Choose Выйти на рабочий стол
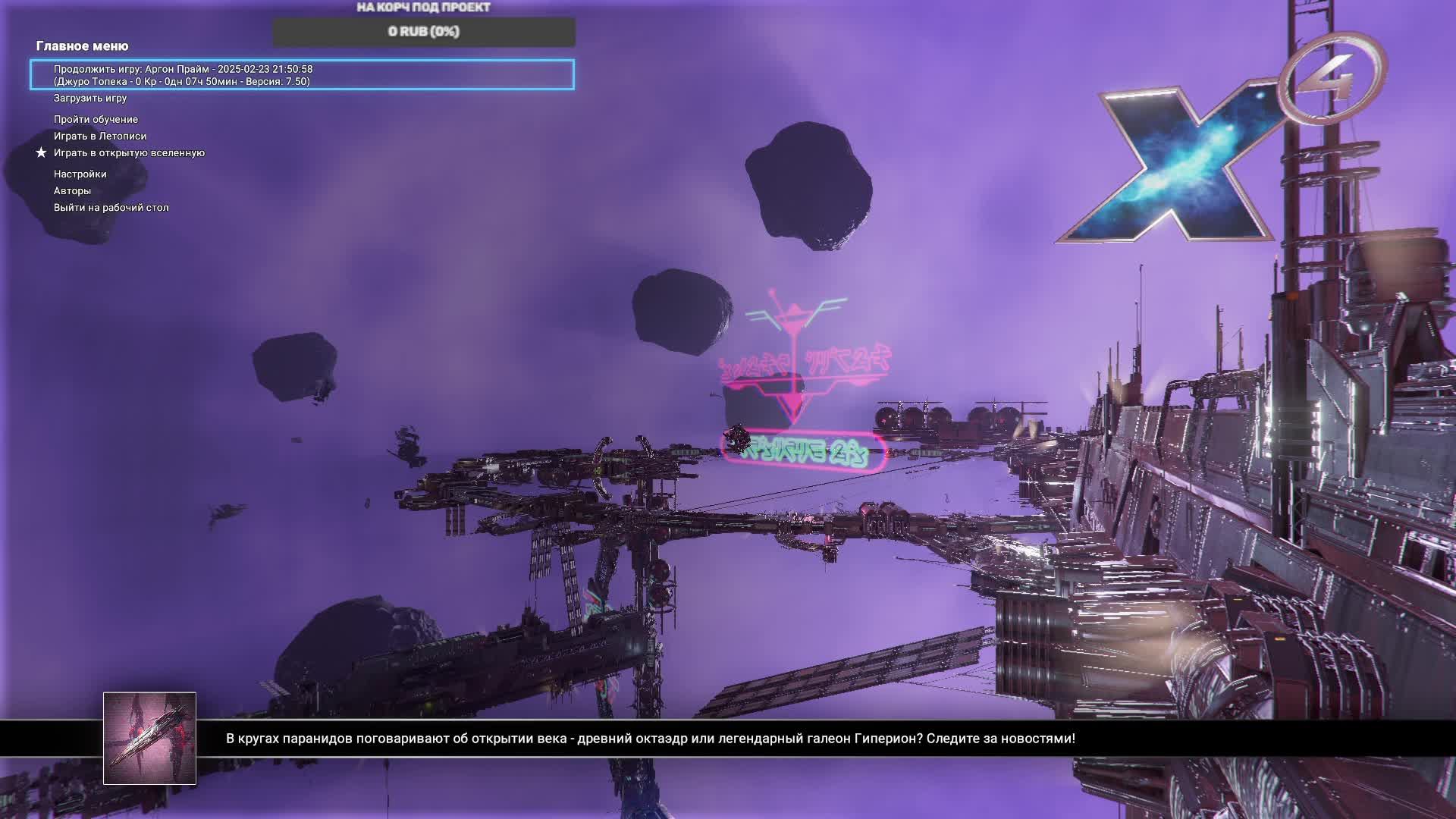This screenshot has height=819, width=1456. [x=111, y=207]
